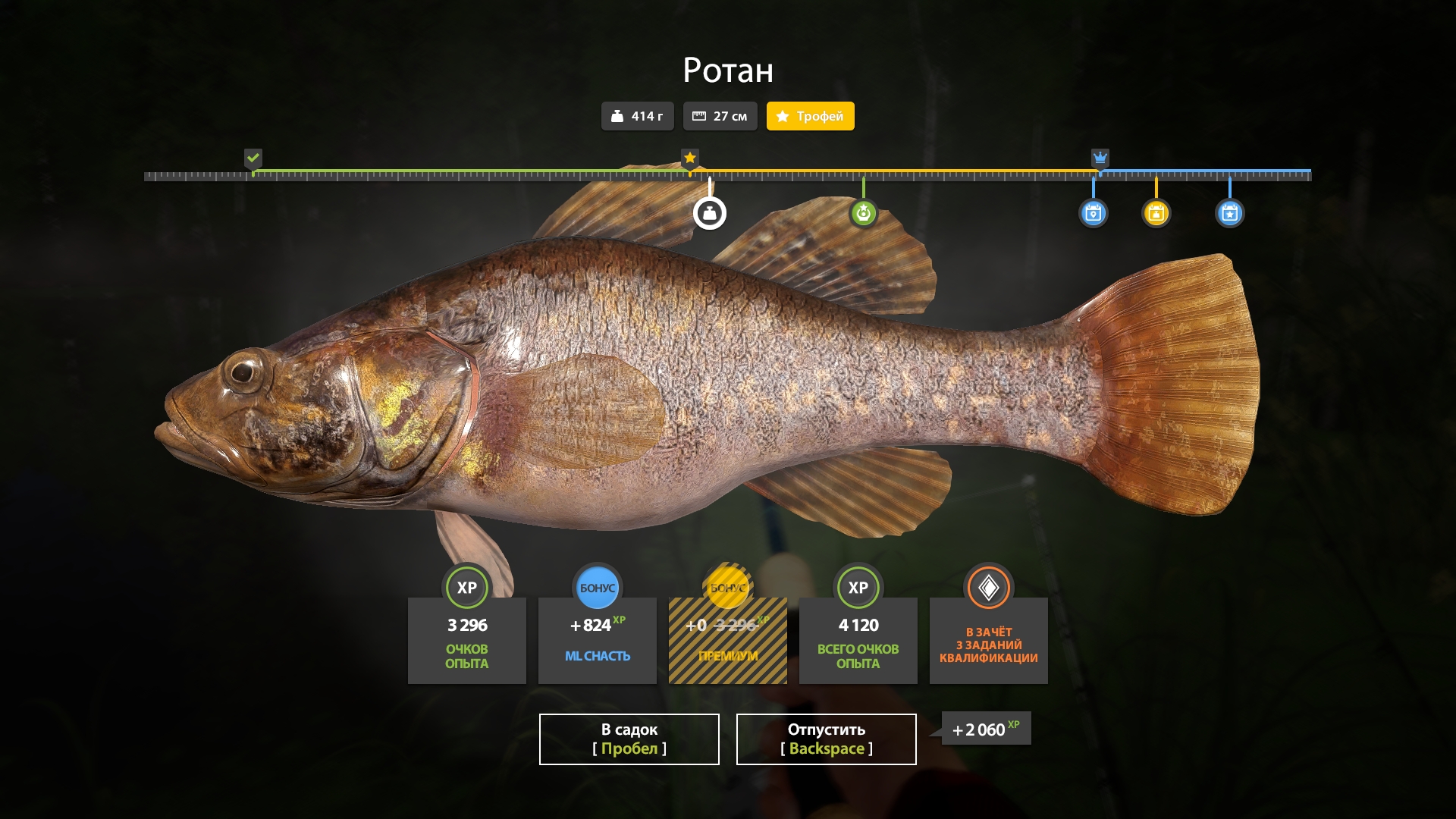This screenshot has width=1456, height=819.
Task: Select the ML снасть bonus tile
Action: click(x=597, y=639)
